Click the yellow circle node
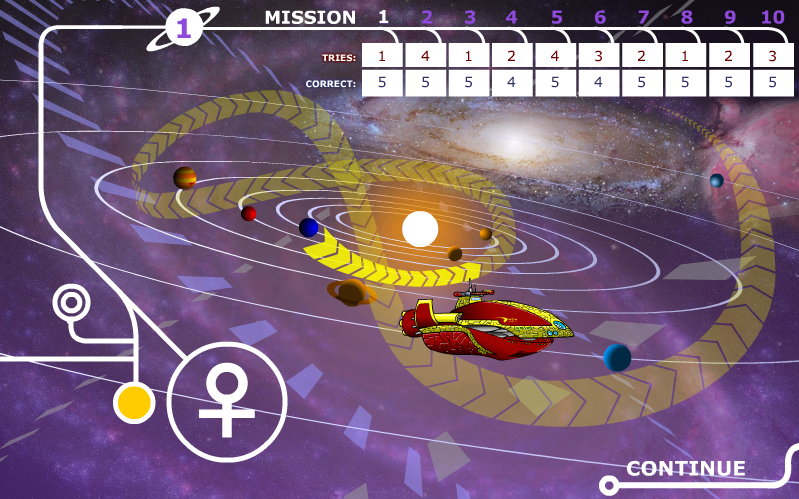Screen dimensions: 799x499 (133, 403)
